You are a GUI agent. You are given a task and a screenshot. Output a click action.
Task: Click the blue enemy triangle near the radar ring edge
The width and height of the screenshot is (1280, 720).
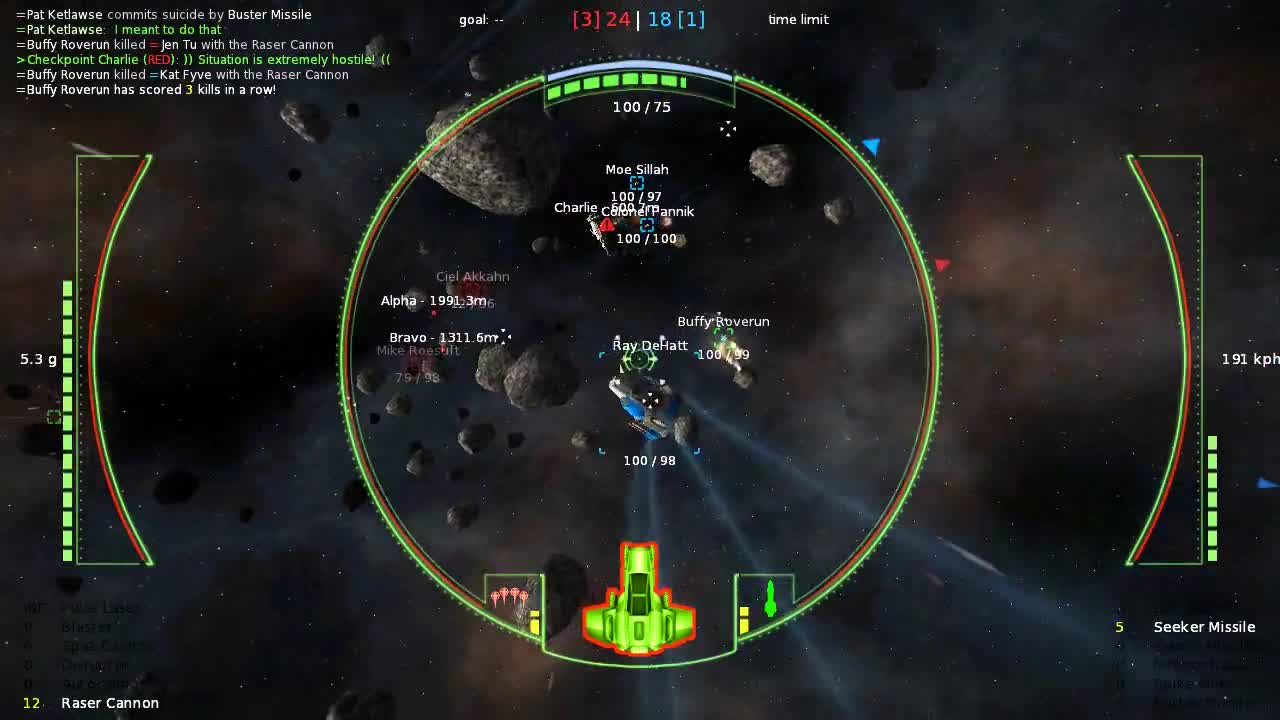click(871, 146)
